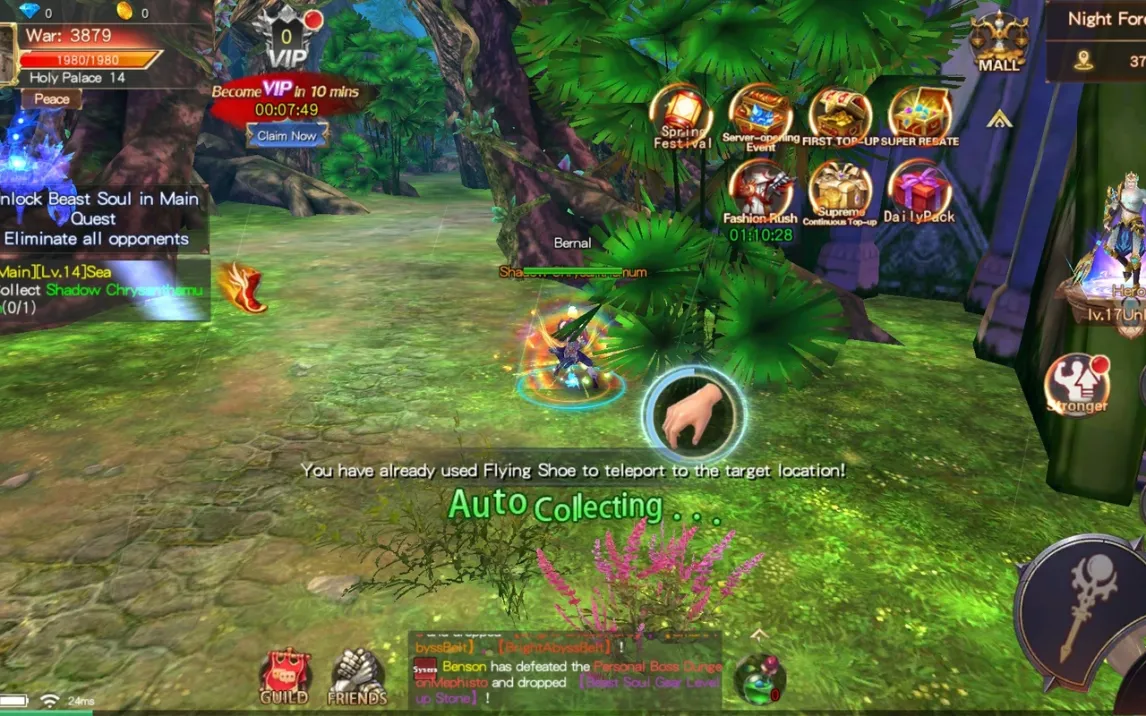Open Supreme Continuous Top-up

[x=840, y=191]
